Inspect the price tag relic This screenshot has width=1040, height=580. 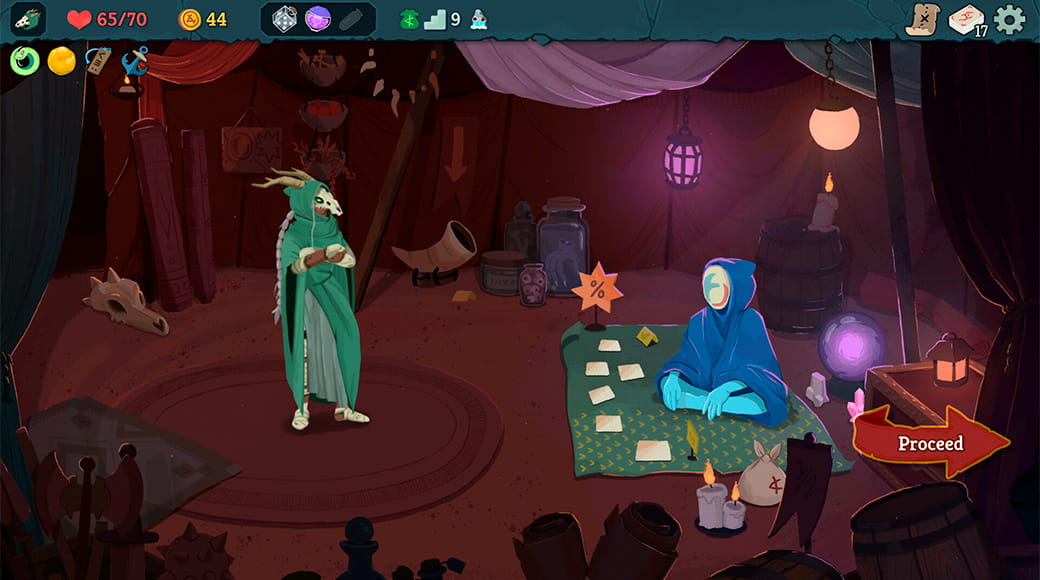pyautogui.click(x=98, y=60)
